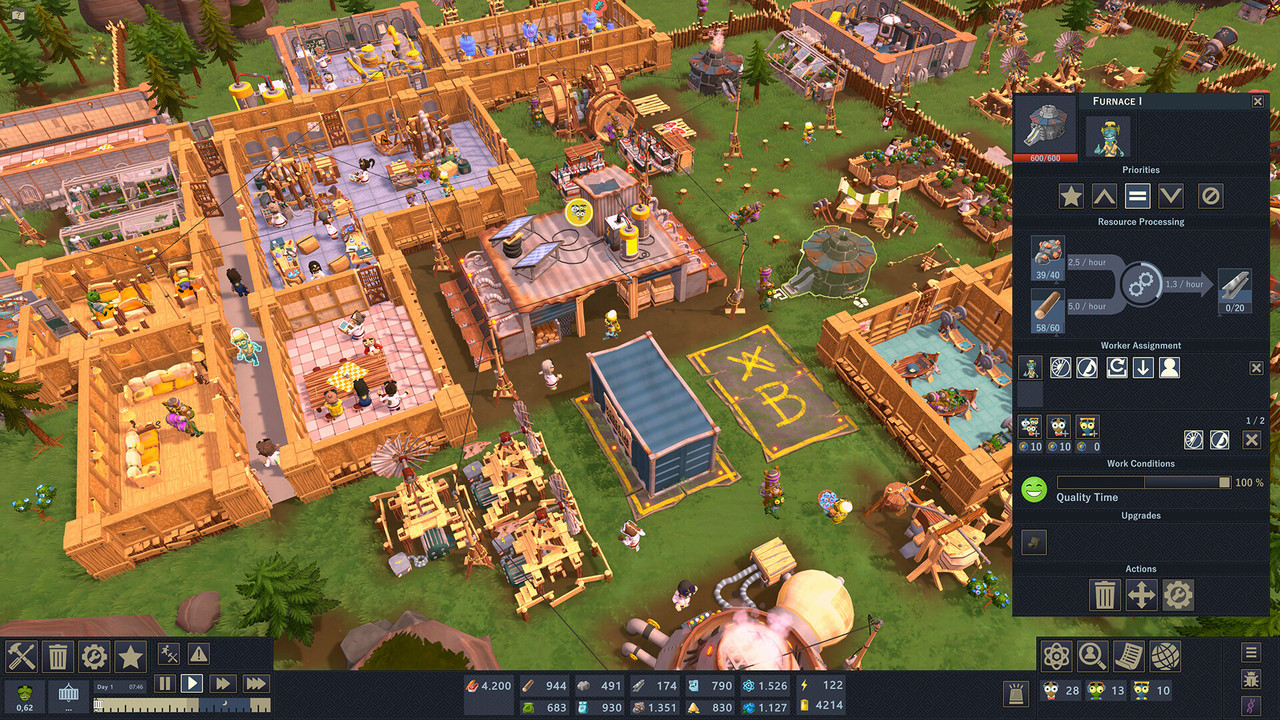
Task: Open the scroll document list icon
Action: pos(1129,657)
